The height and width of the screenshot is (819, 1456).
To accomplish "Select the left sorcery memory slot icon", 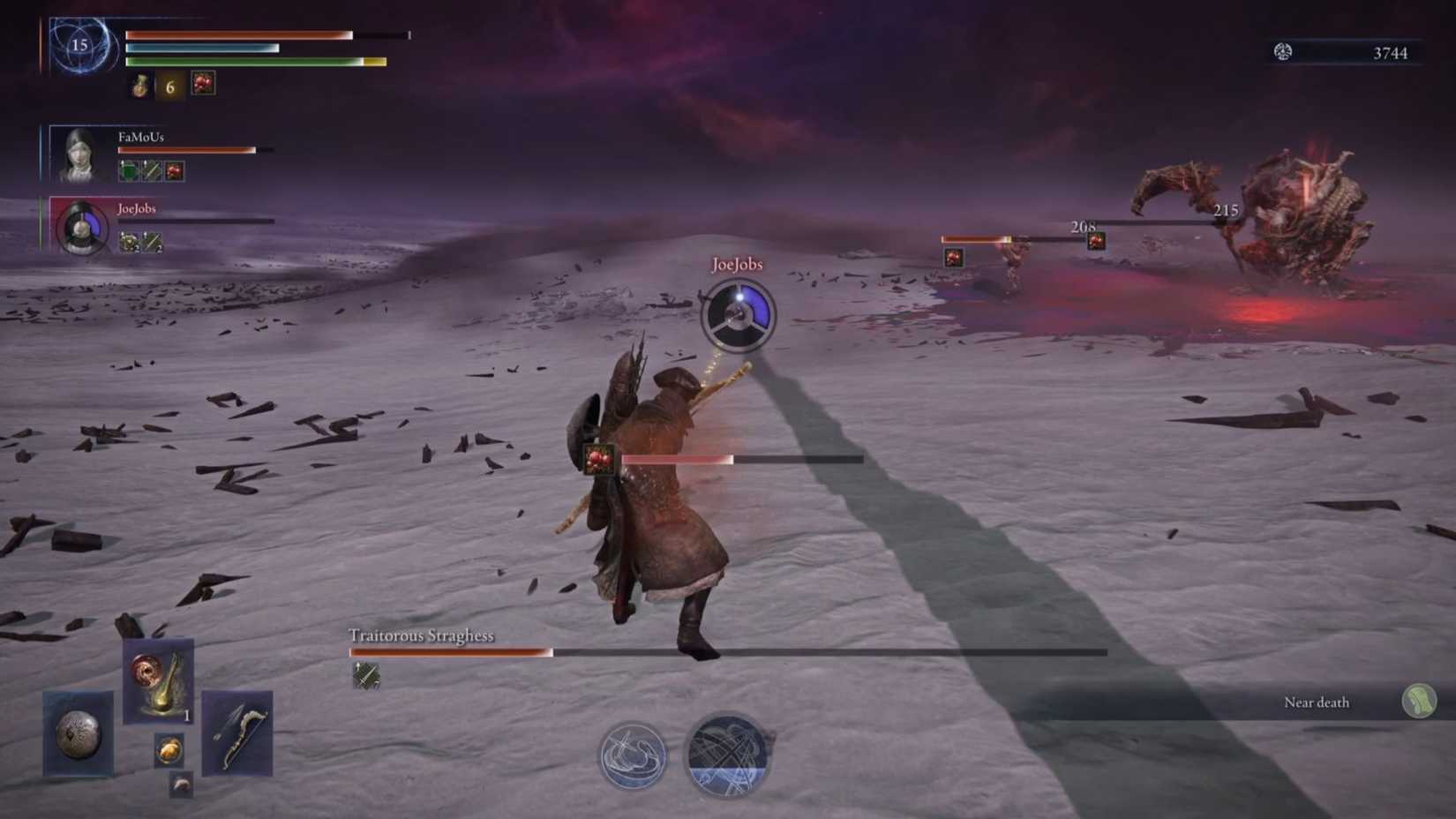I will [x=634, y=756].
